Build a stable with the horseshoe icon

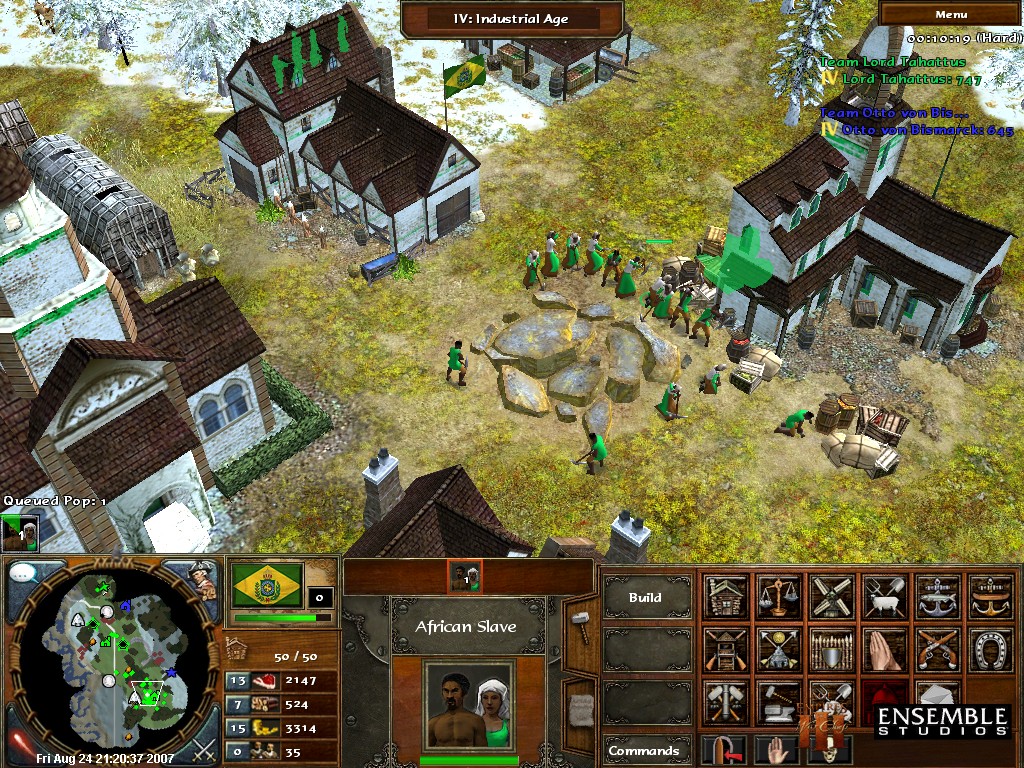point(988,649)
